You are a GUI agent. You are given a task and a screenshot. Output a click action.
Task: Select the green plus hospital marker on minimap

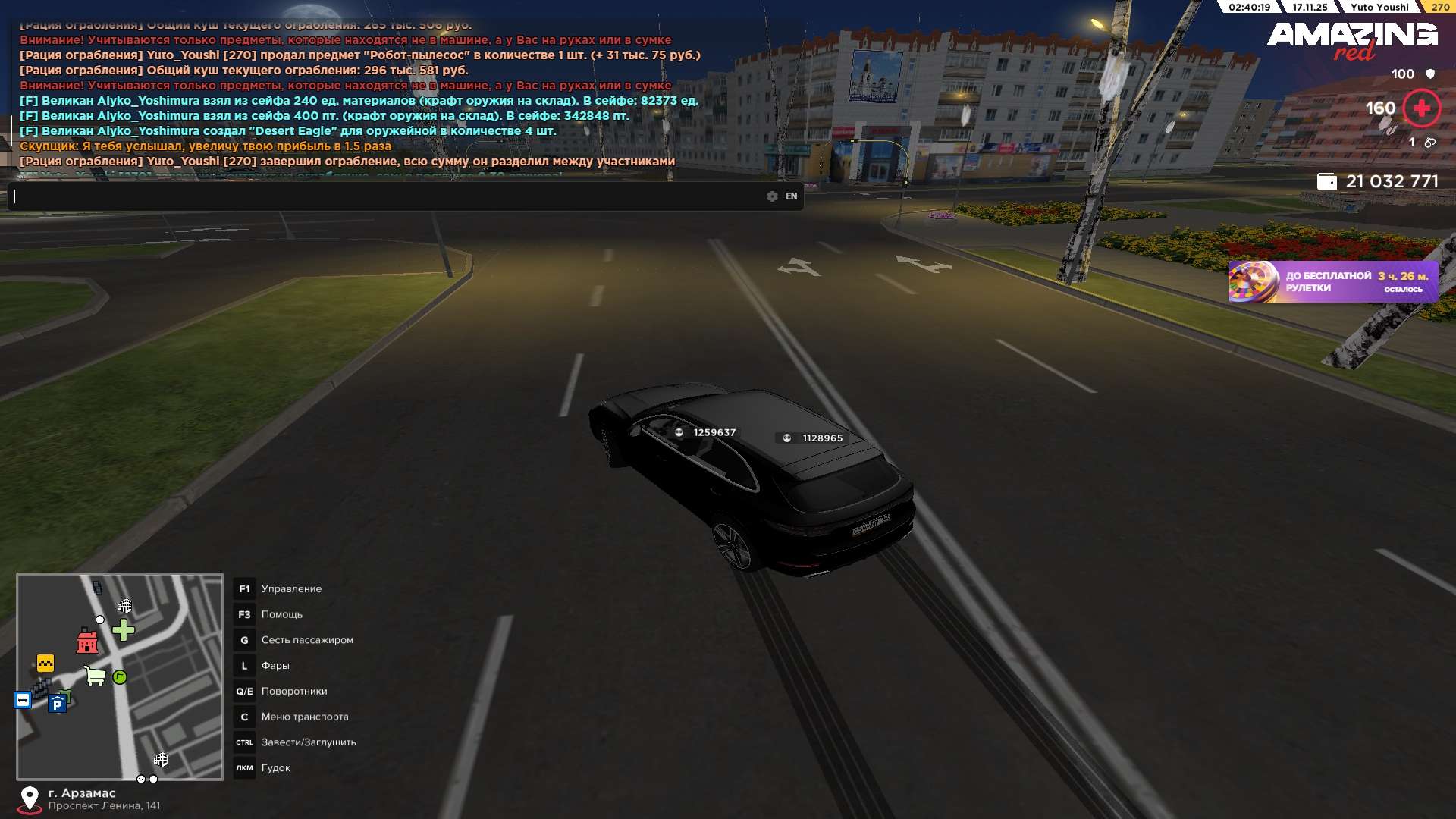[123, 630]
